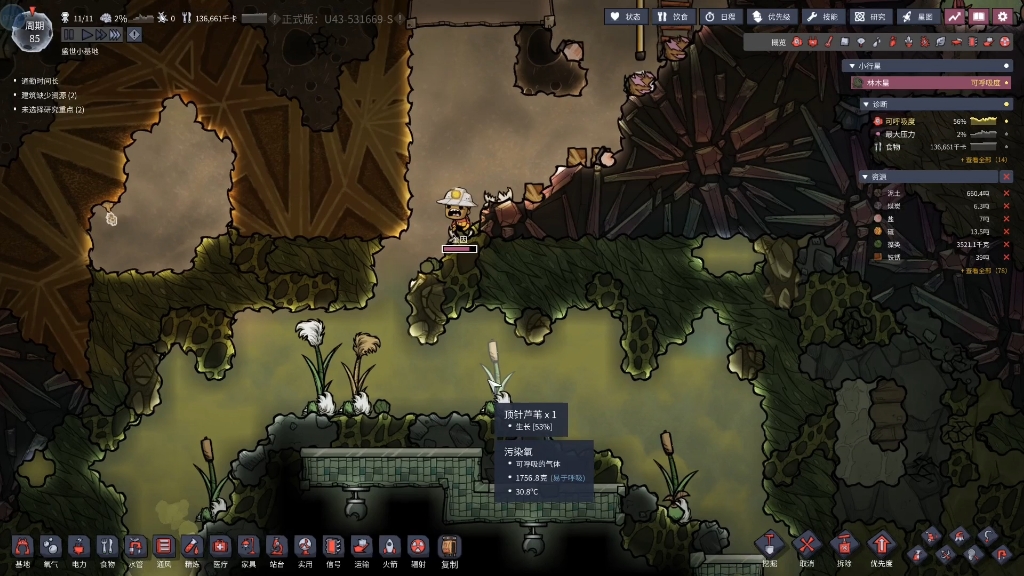
Task: Open the database book icon
Action: [979, 16]
